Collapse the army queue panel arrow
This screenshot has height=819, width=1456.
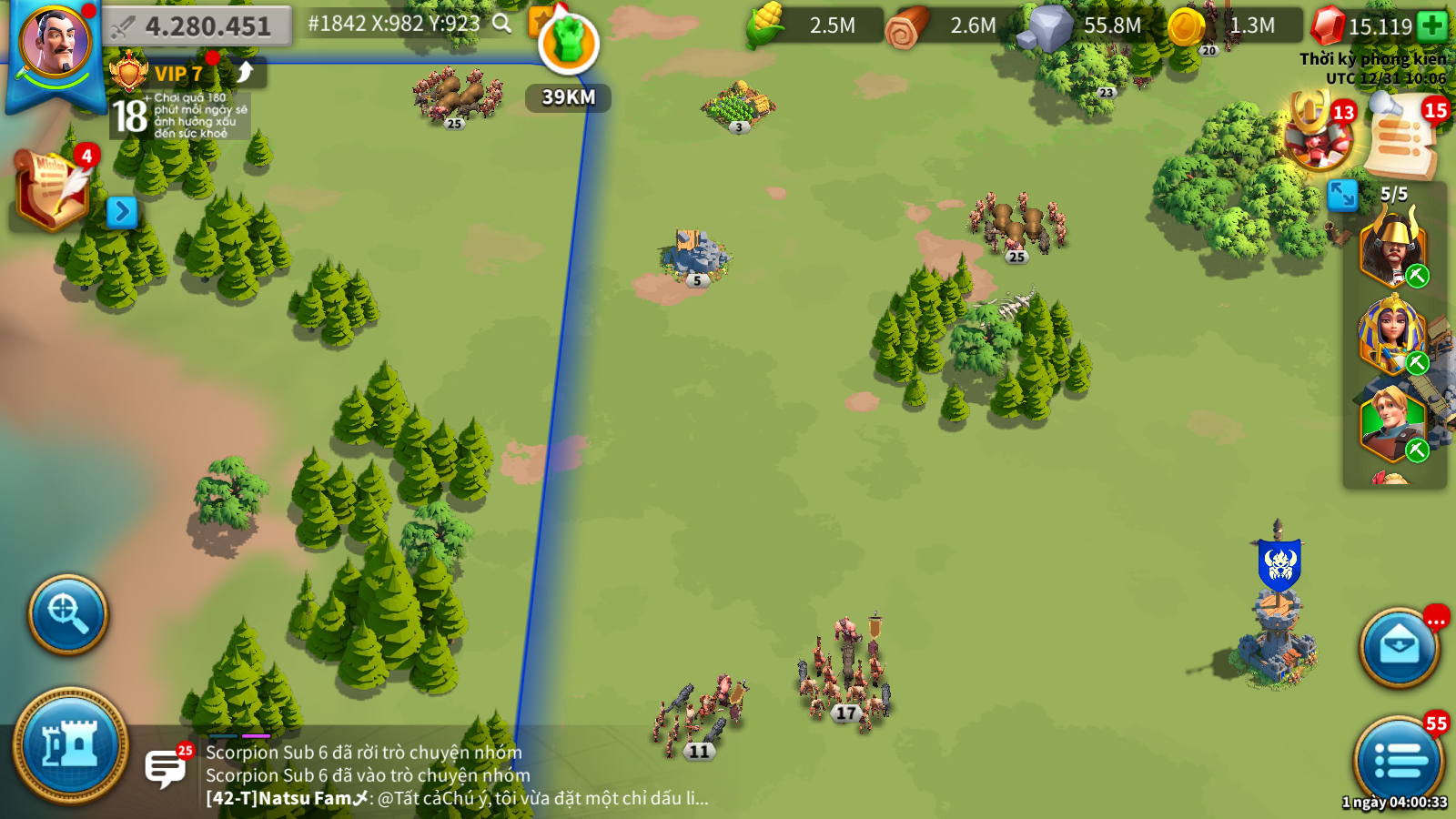click(1342, 195)
